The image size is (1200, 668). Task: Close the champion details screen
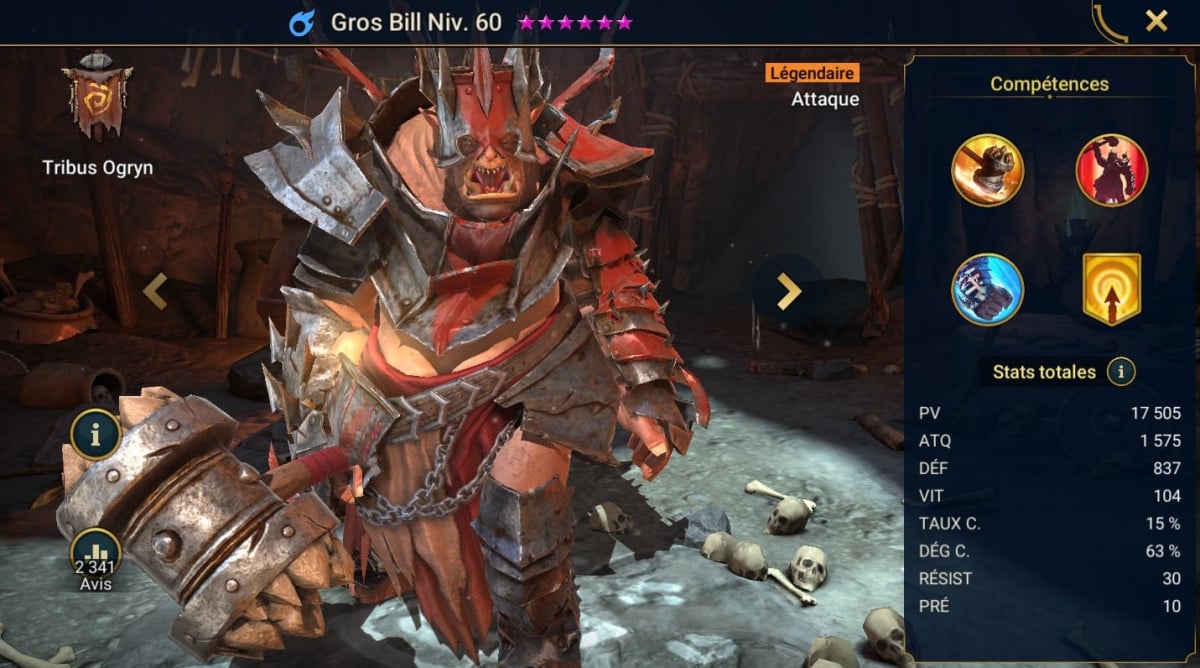(x=1156, y=21)
